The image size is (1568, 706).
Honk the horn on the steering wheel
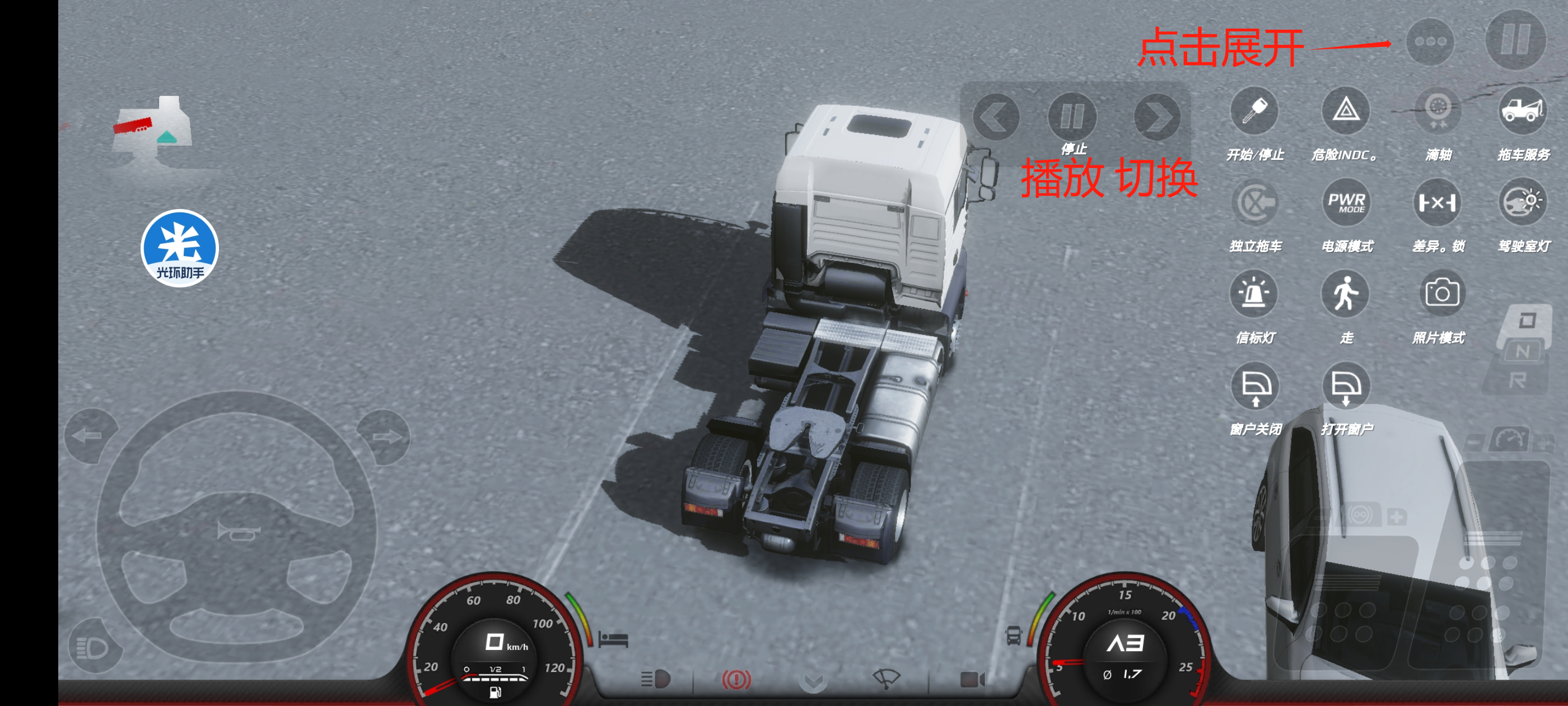238,531
